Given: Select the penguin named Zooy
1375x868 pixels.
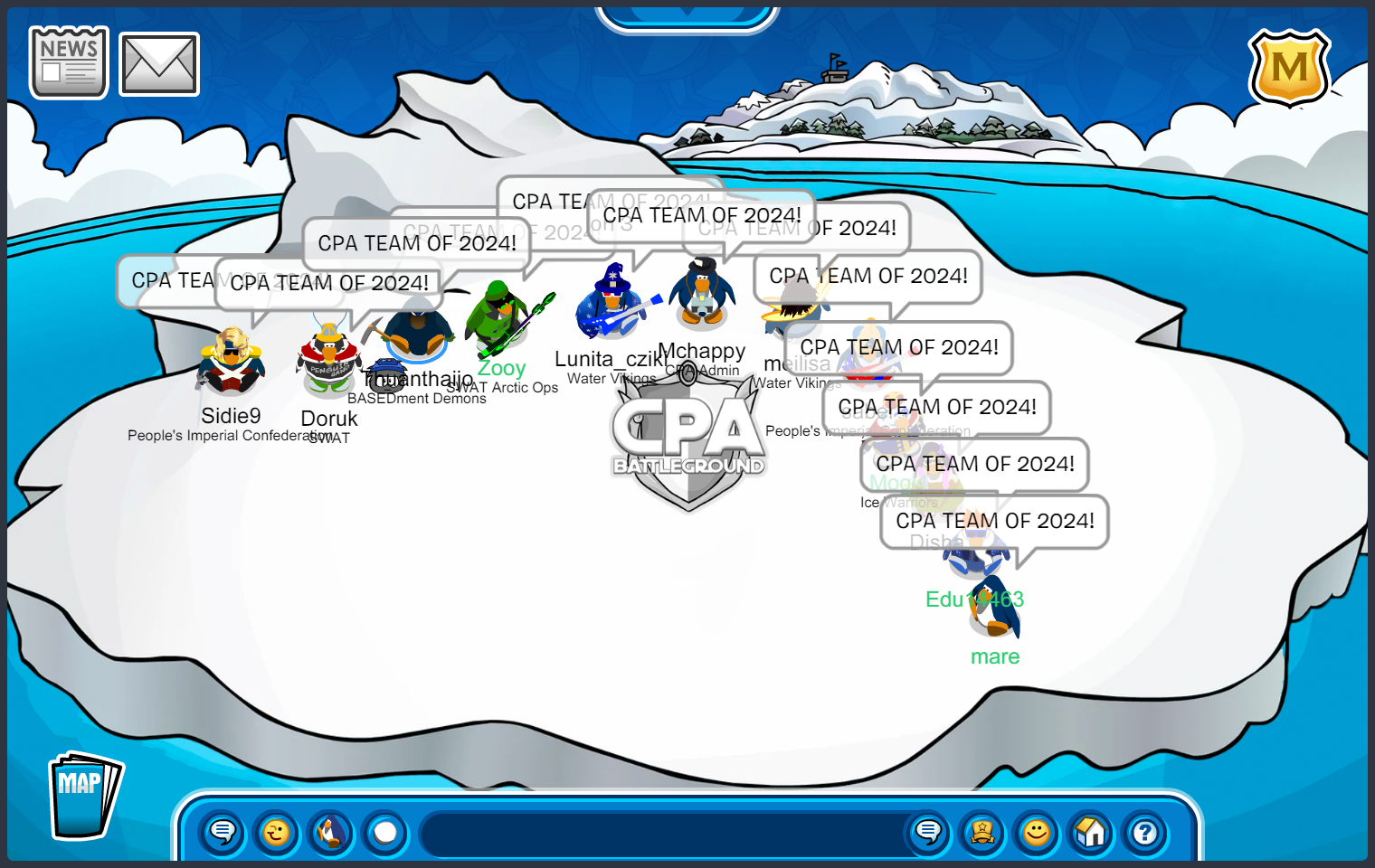Looking at the screenshot, I should point(498,316).
